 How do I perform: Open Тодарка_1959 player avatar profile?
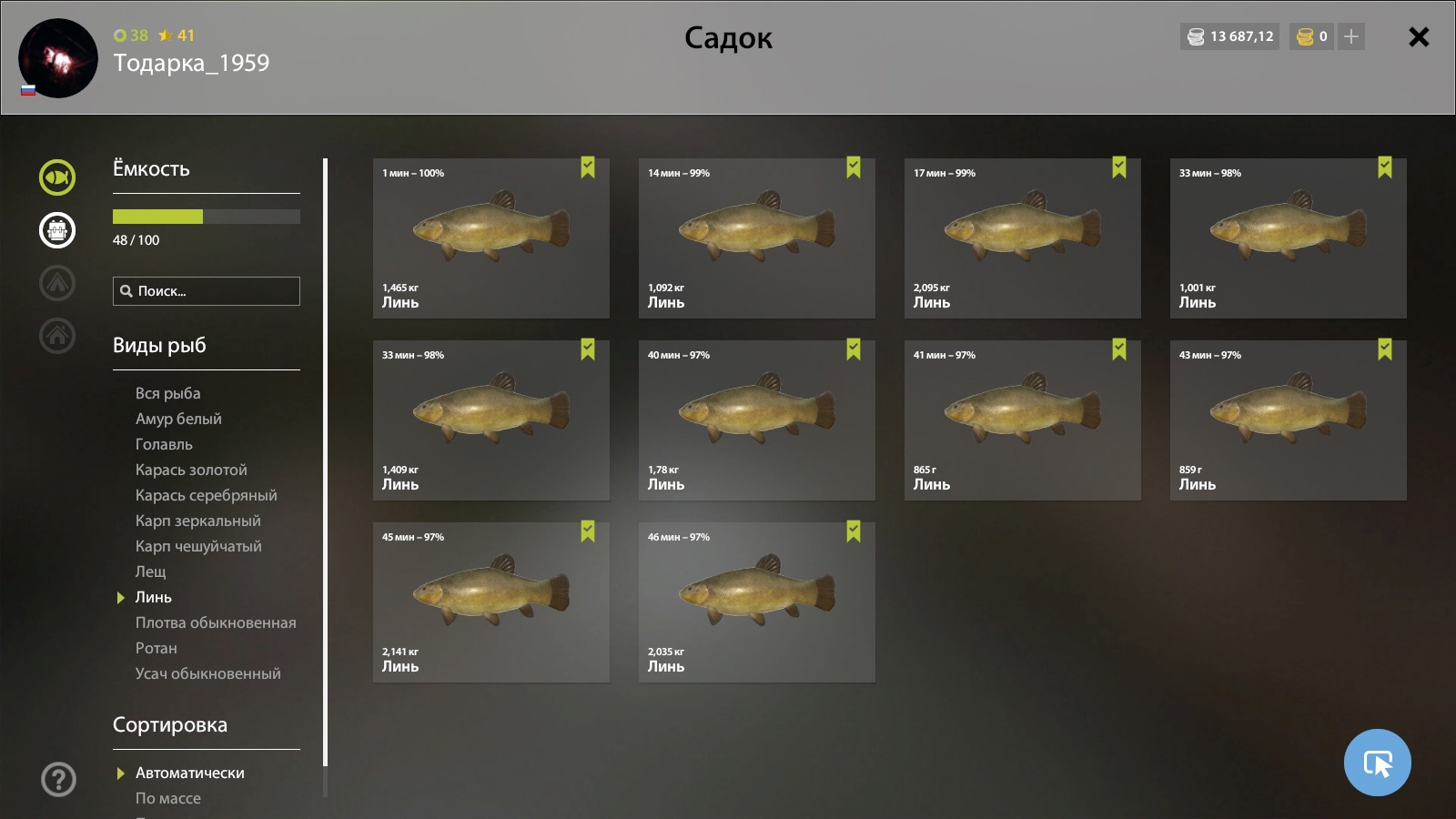(x=58, y=58)
